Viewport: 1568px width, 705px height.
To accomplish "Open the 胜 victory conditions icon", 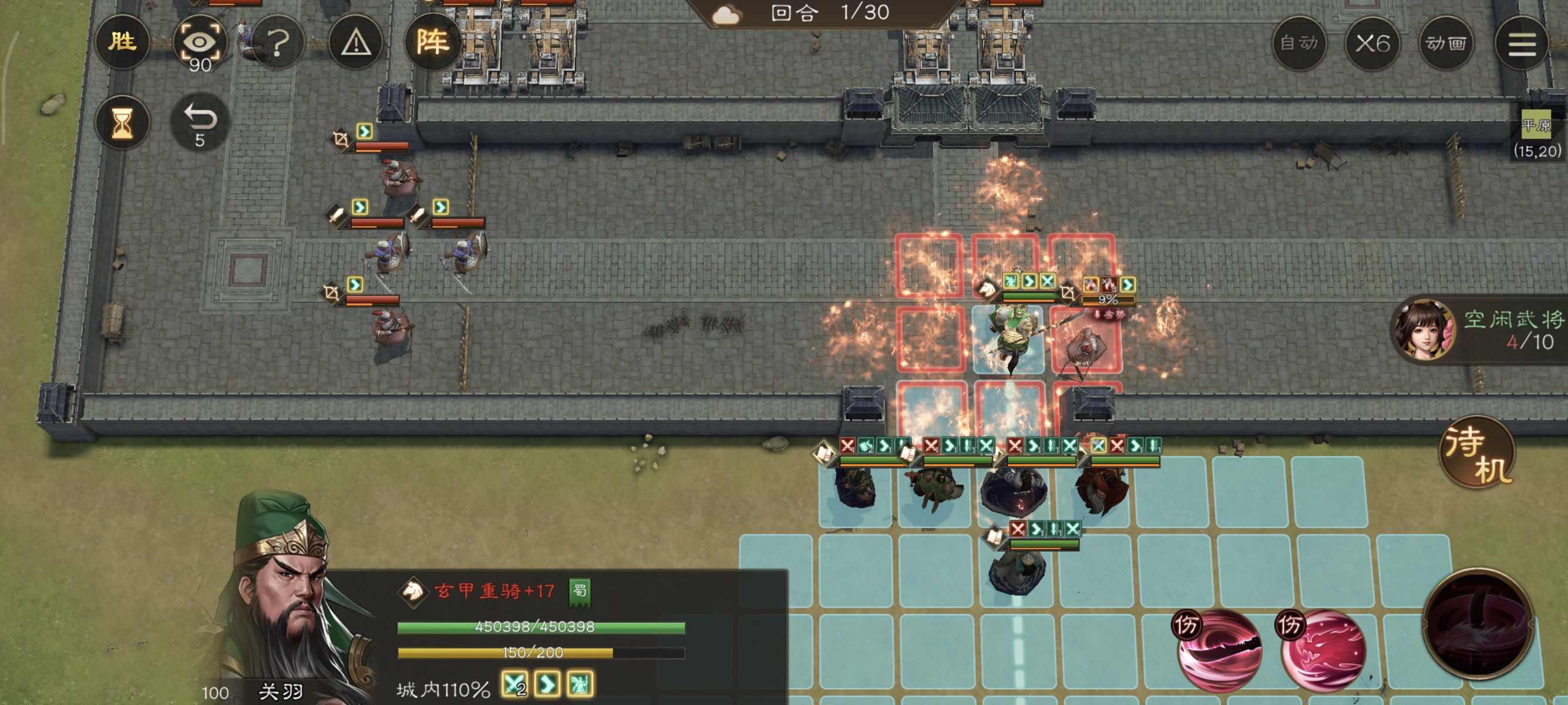I will 123,41.
